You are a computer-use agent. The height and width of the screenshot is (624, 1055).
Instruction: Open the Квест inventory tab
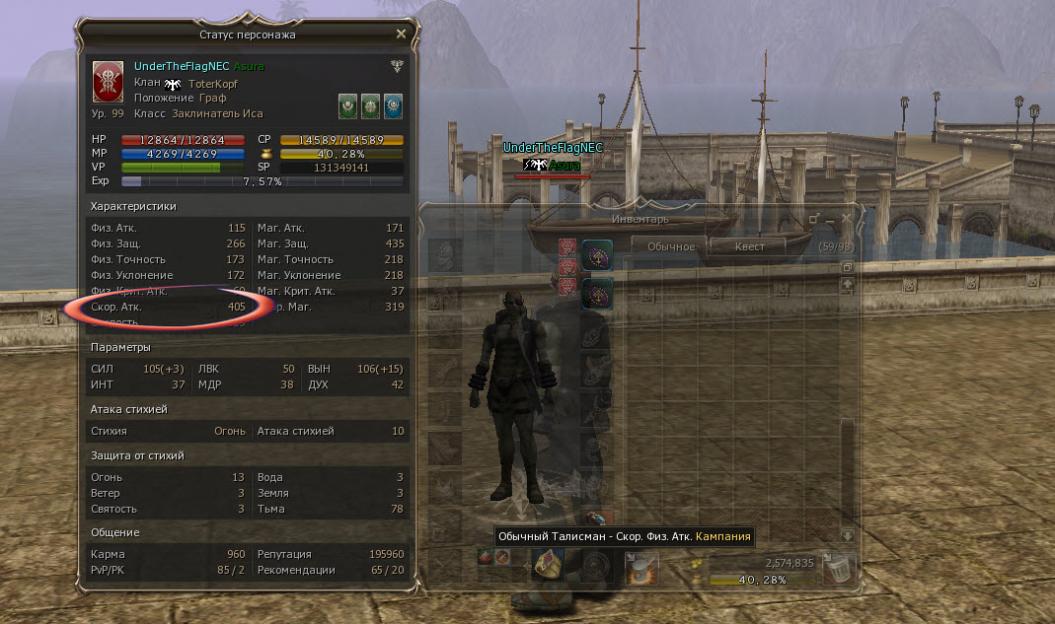point(749,246)
